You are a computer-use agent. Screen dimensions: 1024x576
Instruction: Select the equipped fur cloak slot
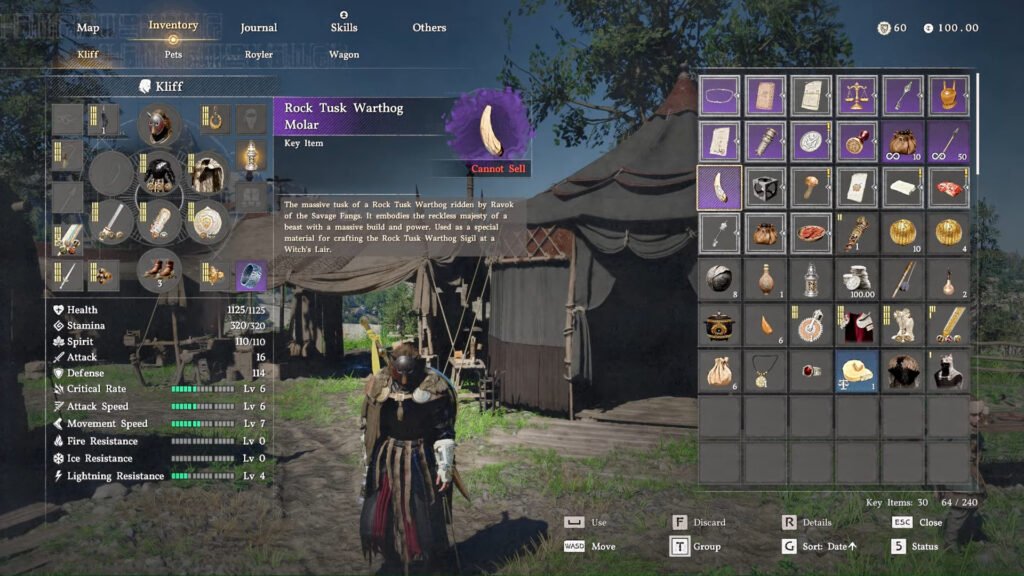pyautogui.click(x=207, y=173)
